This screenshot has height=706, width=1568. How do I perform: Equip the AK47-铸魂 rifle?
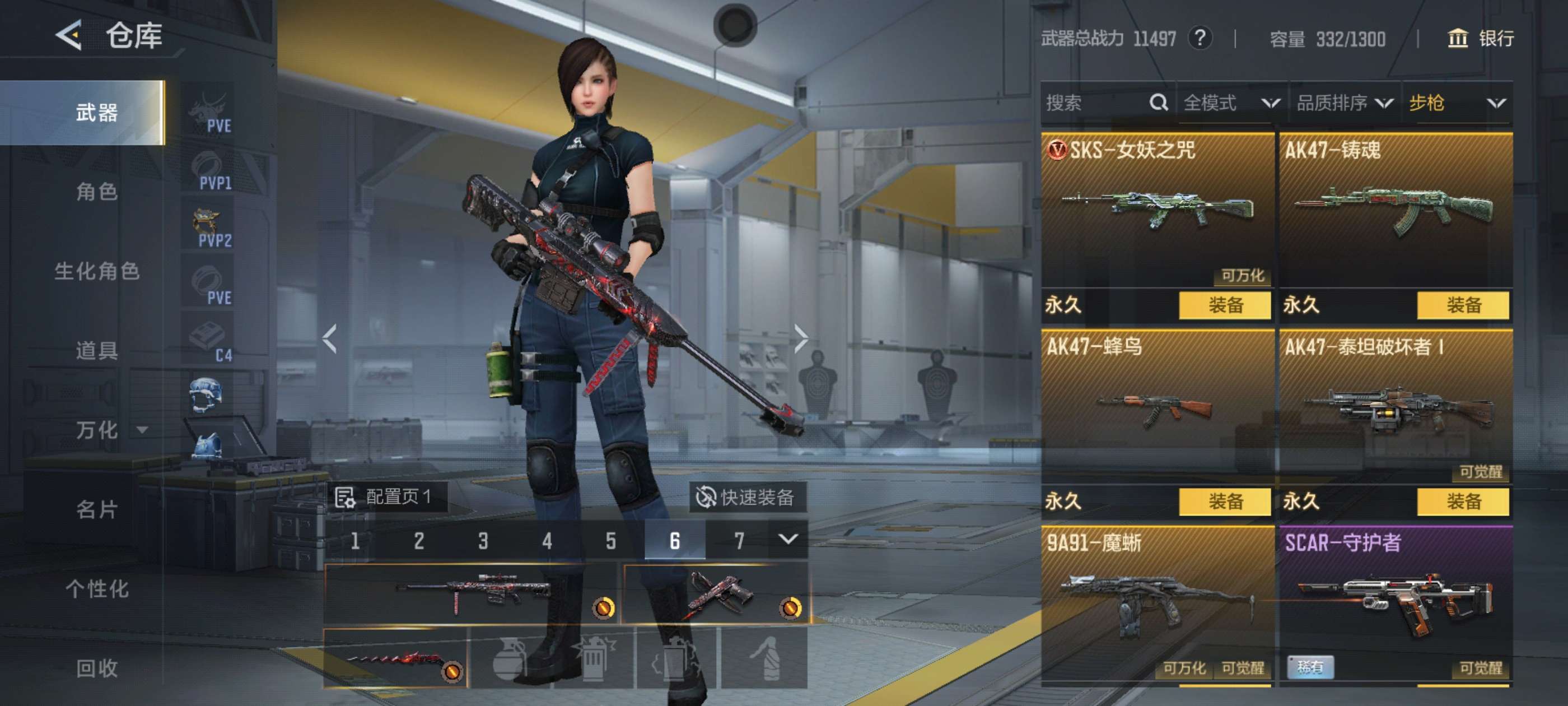[x=1462, y=305]
